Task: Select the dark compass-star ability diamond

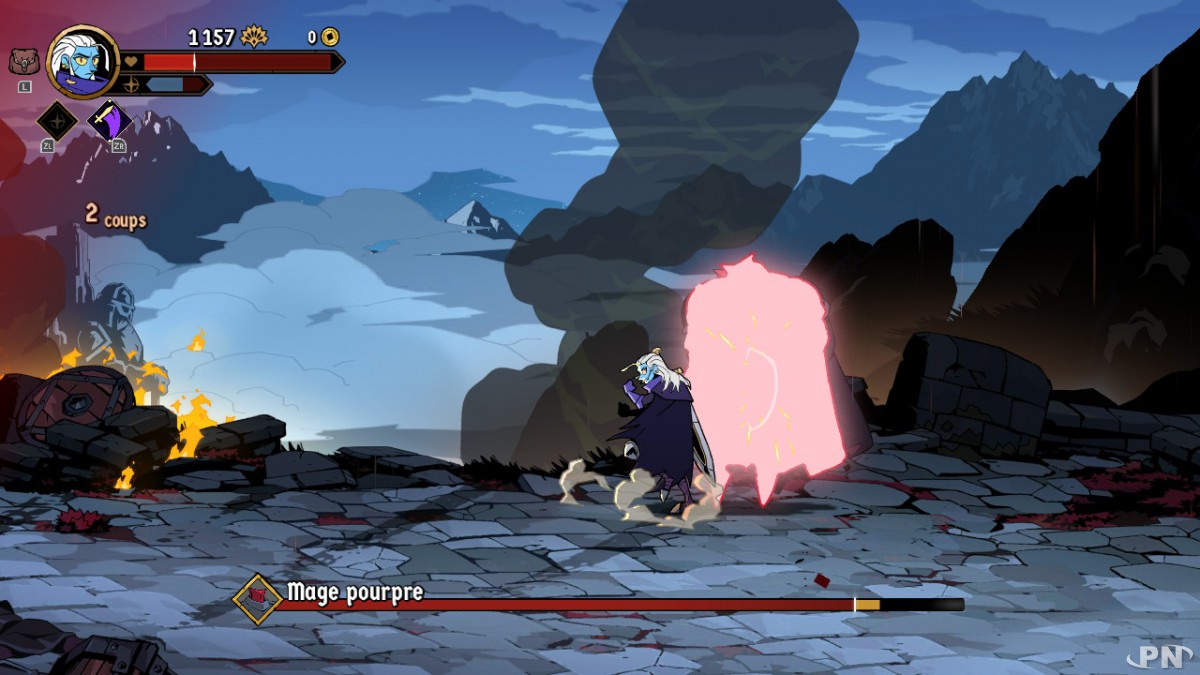Action: (x=57, y=121)
